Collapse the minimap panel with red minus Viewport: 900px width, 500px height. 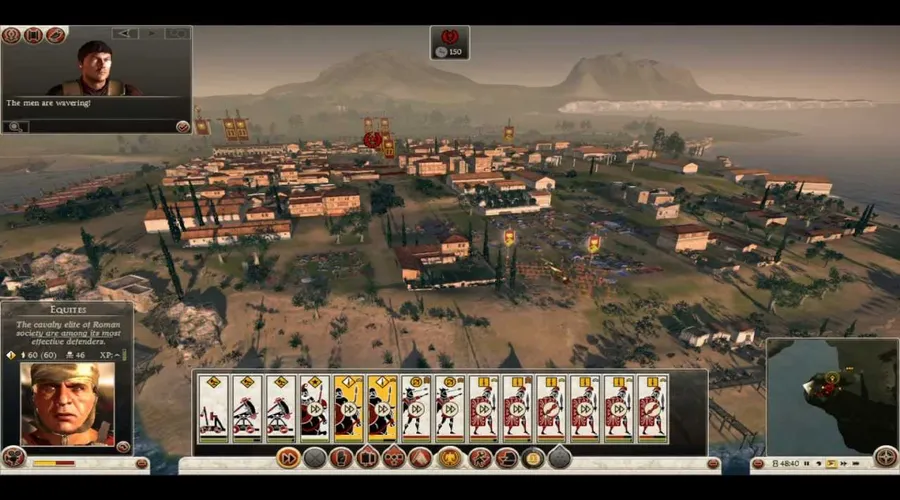coord(757,464)
